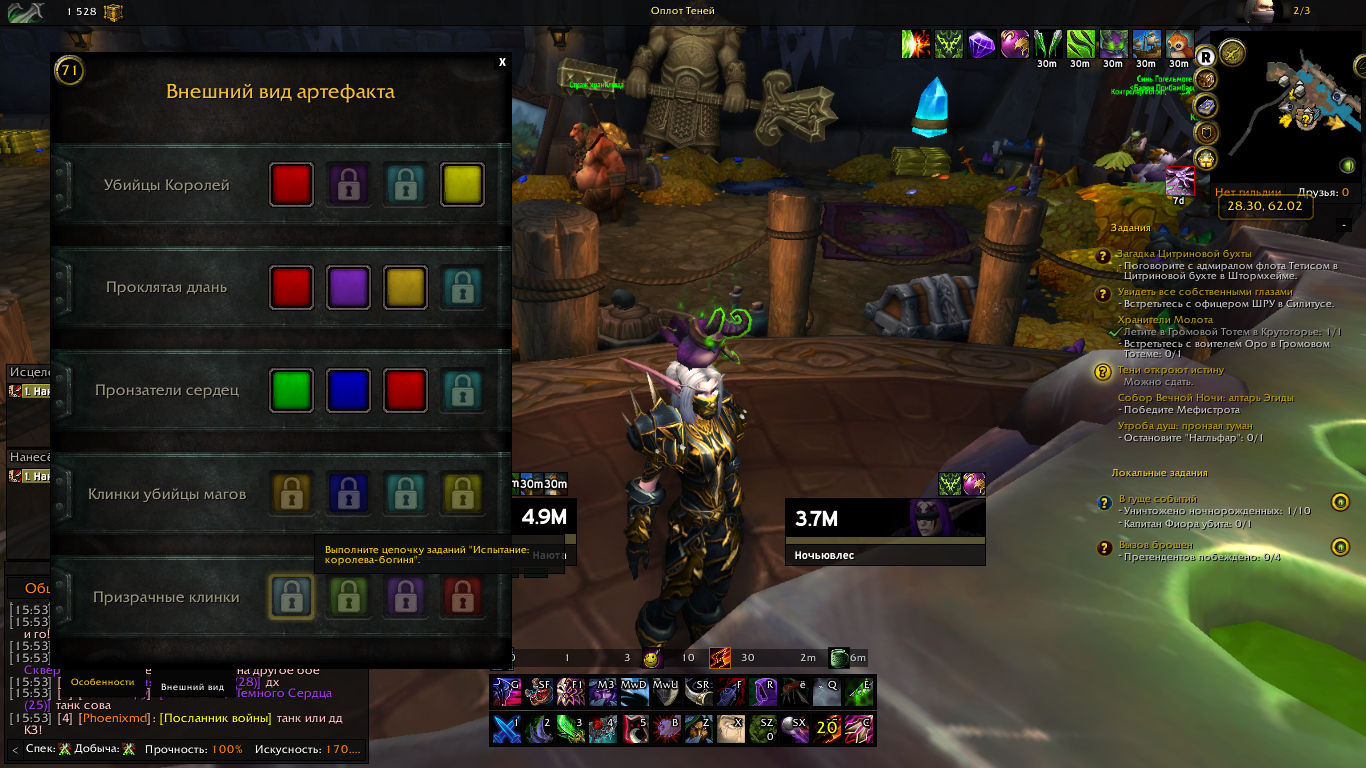The height and width of the screenshot is (768, 1366).
Task: Choose the red swatch in Убийцы Королей row
Action: (x=291, y=185)
